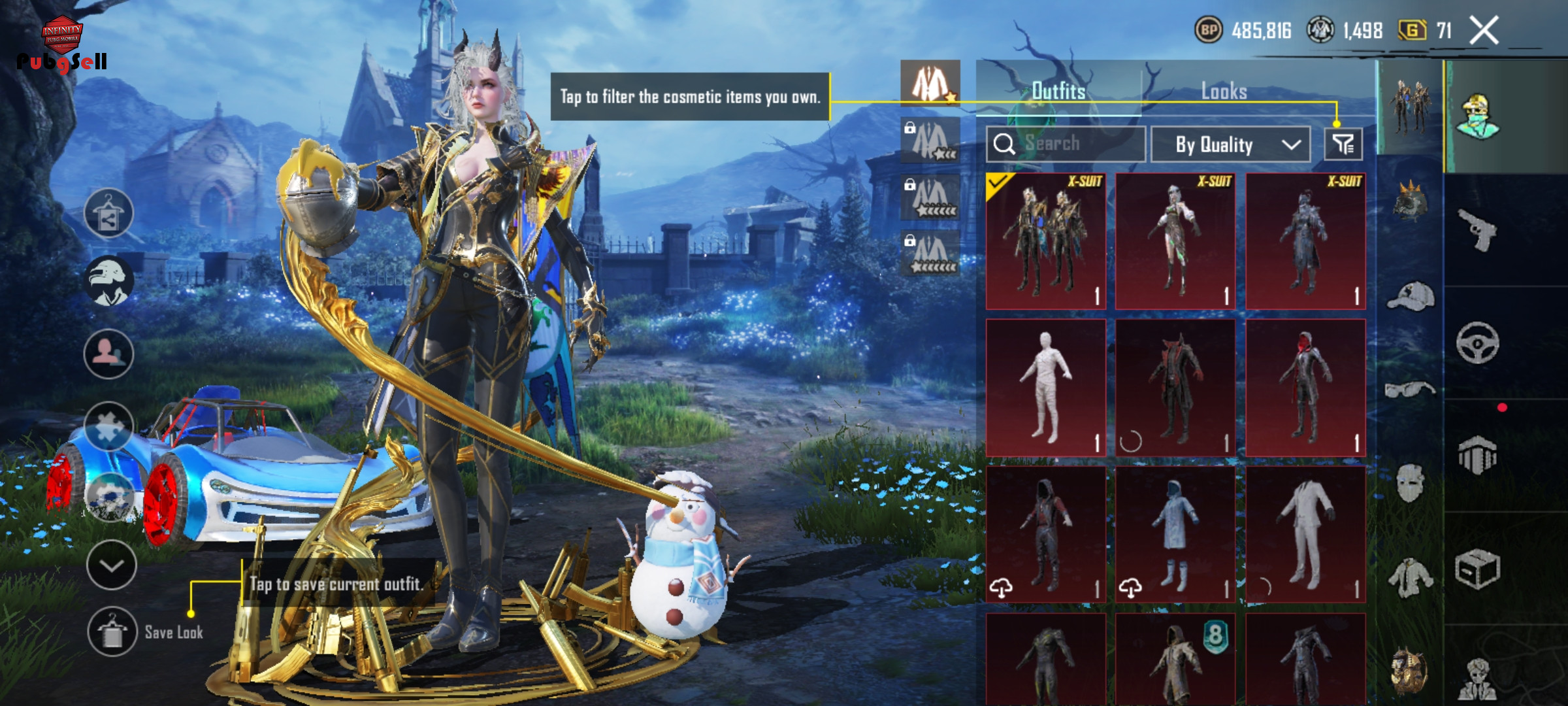1568x706 pixels.
Task: Close the wardrobe with the X button
Action: point(1484,31)
